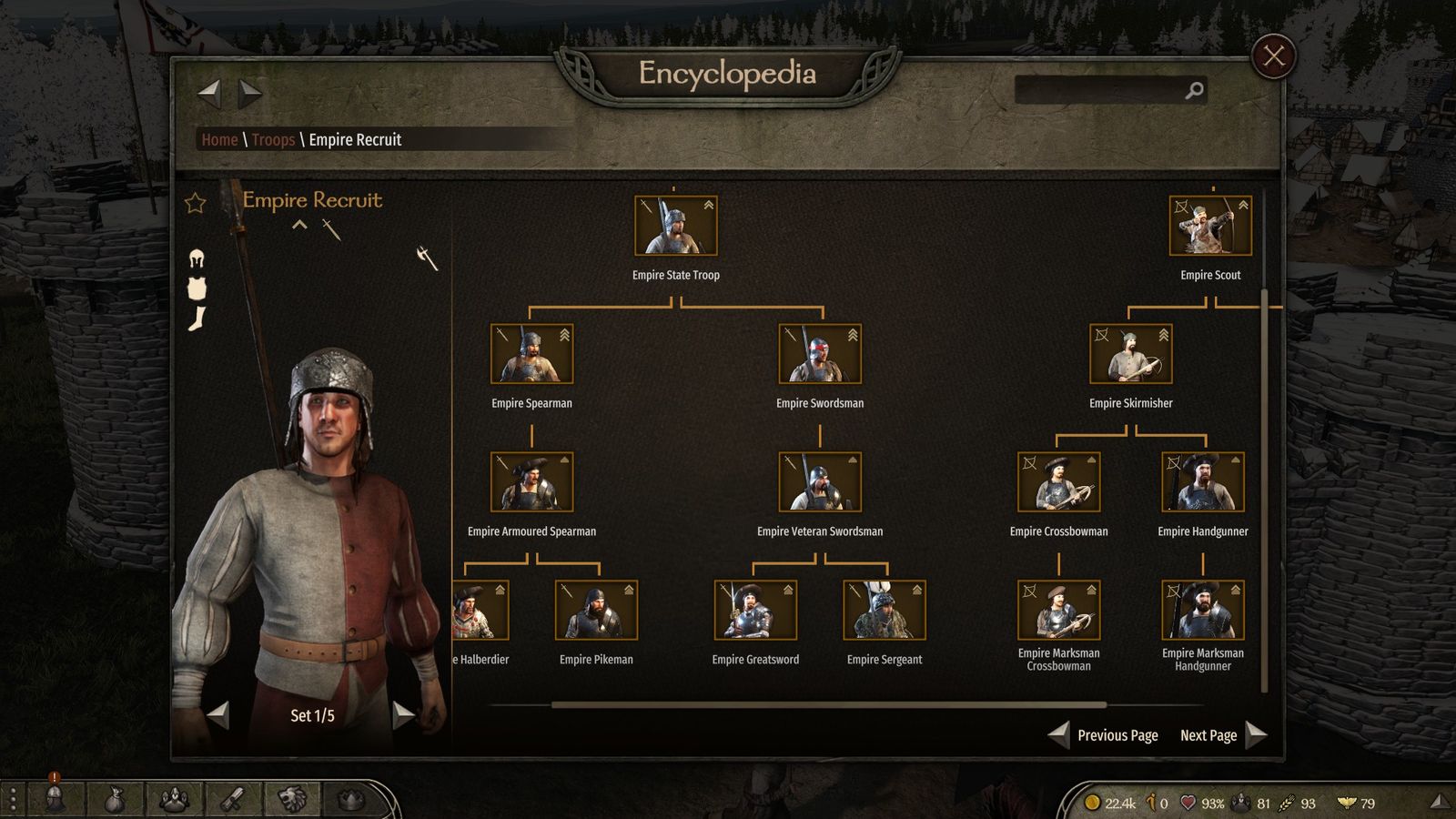Switch to the next equipment set

(402, 715)
